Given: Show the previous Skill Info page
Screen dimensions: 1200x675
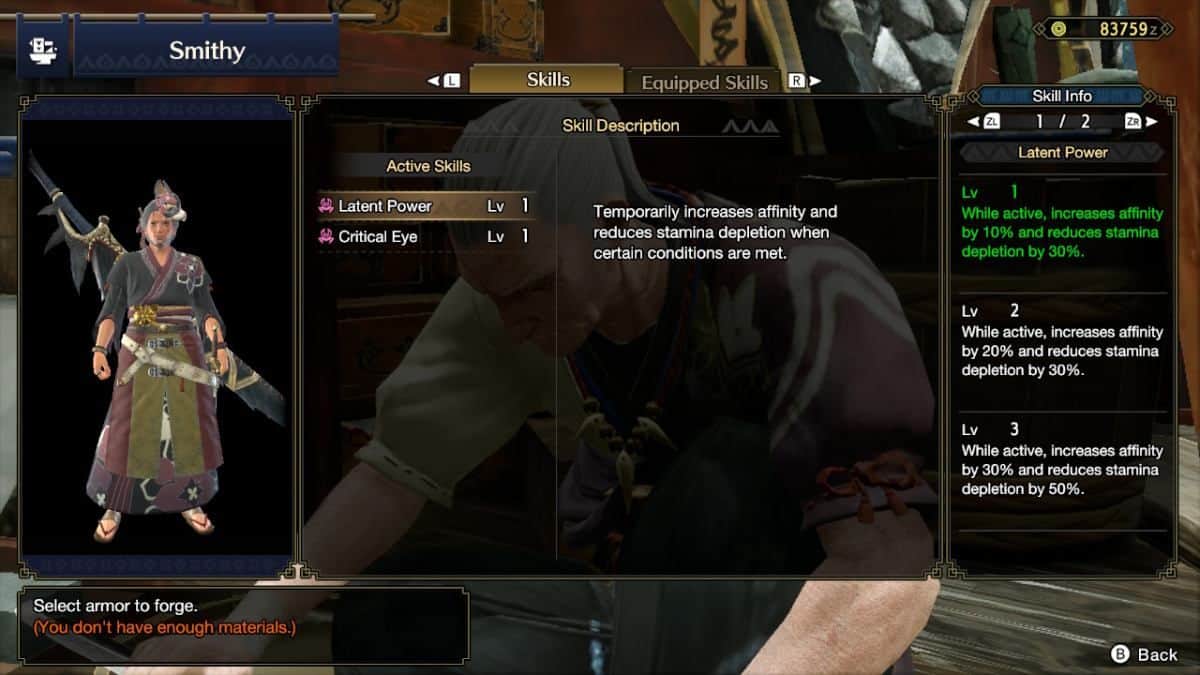Looking at the screenshot, I should (x=983, y=122).
